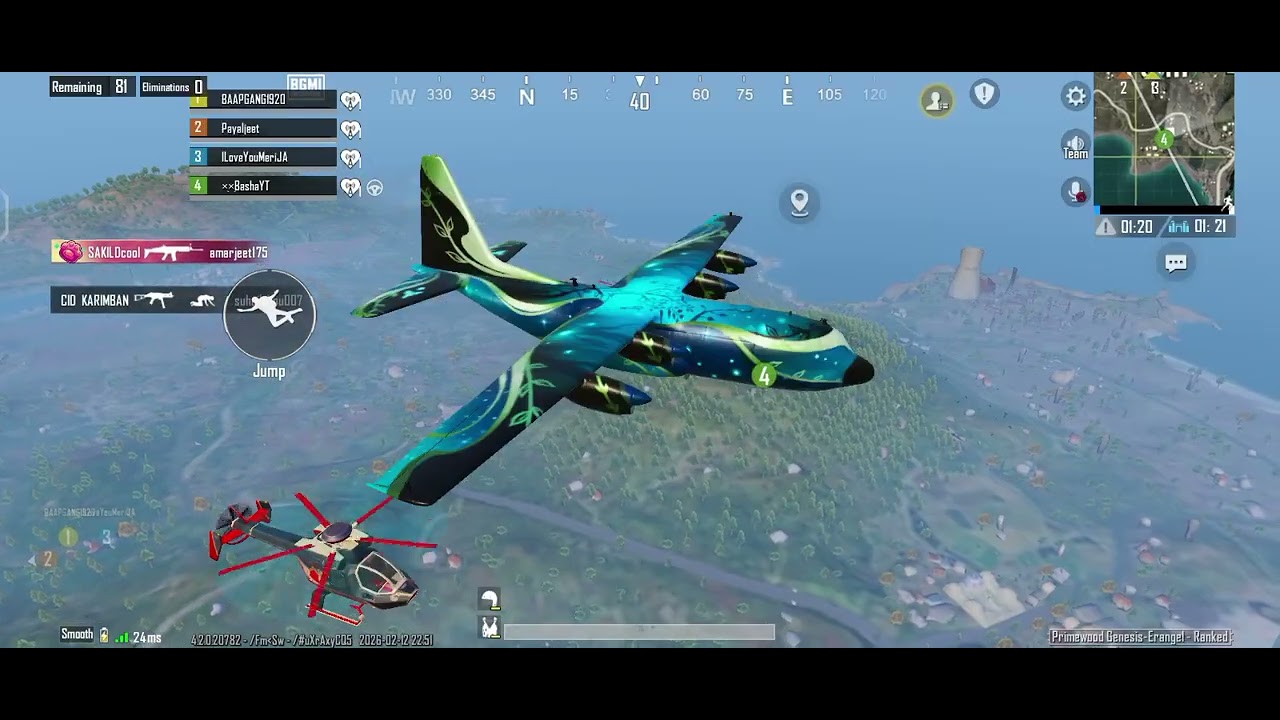This screenshot has height=720, width=1280.
Task: Place a map location marker pin
Action: (x=799, y=202)
